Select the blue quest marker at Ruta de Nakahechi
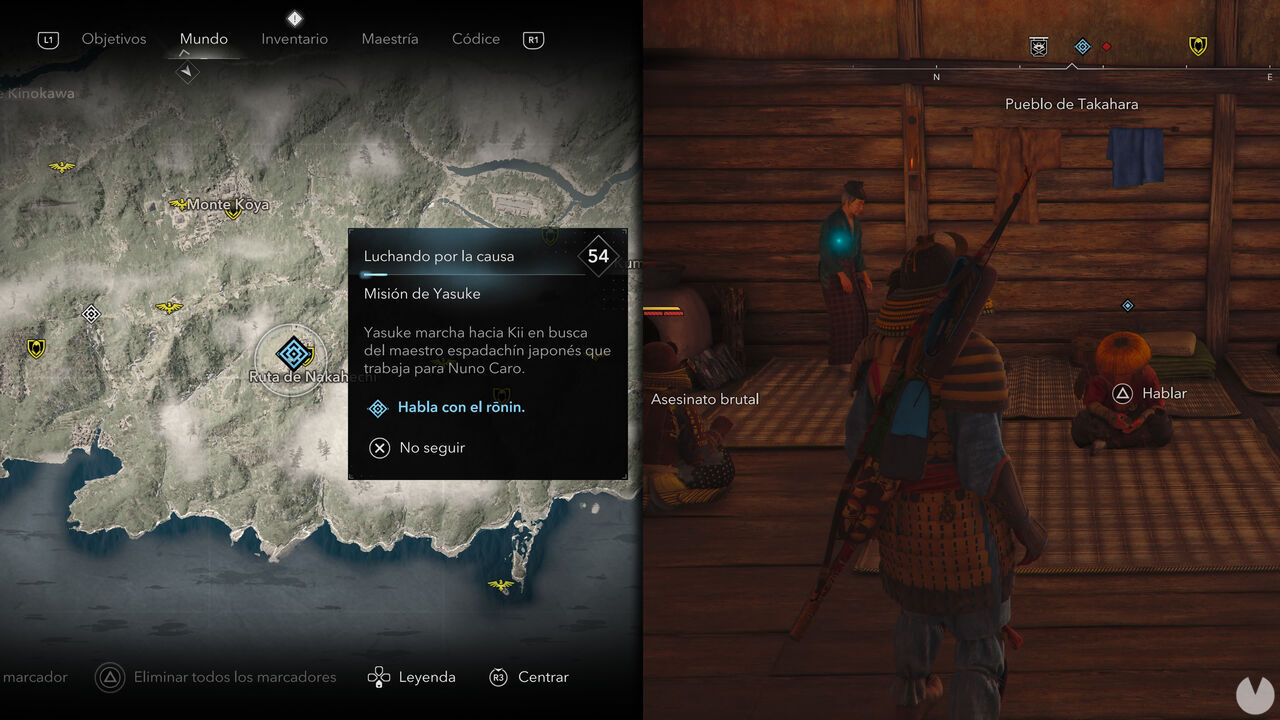This screenshot has width=1280, height=720. pos(292,355)
